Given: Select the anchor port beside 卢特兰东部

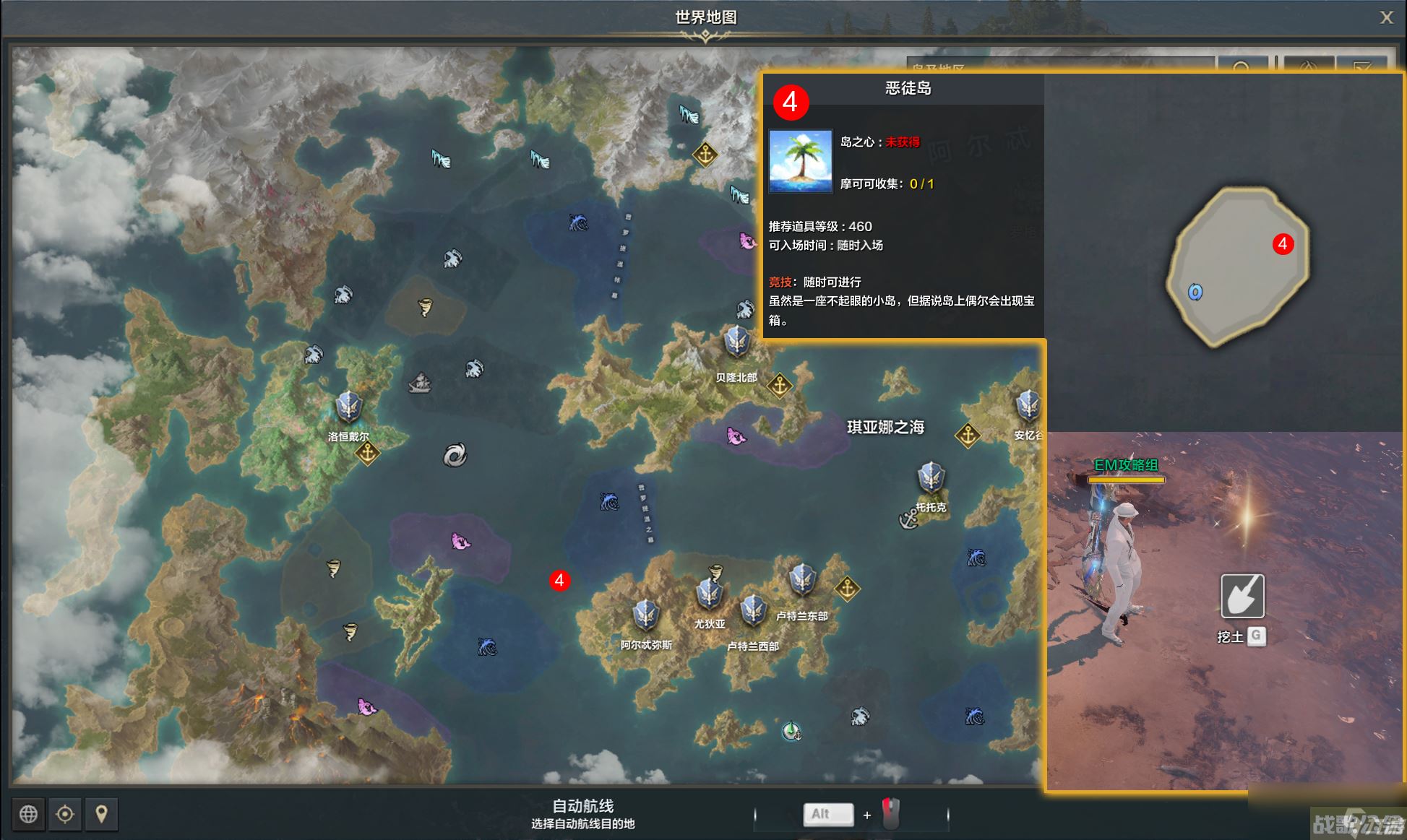Looking at the screenshot, I should 847,589.
